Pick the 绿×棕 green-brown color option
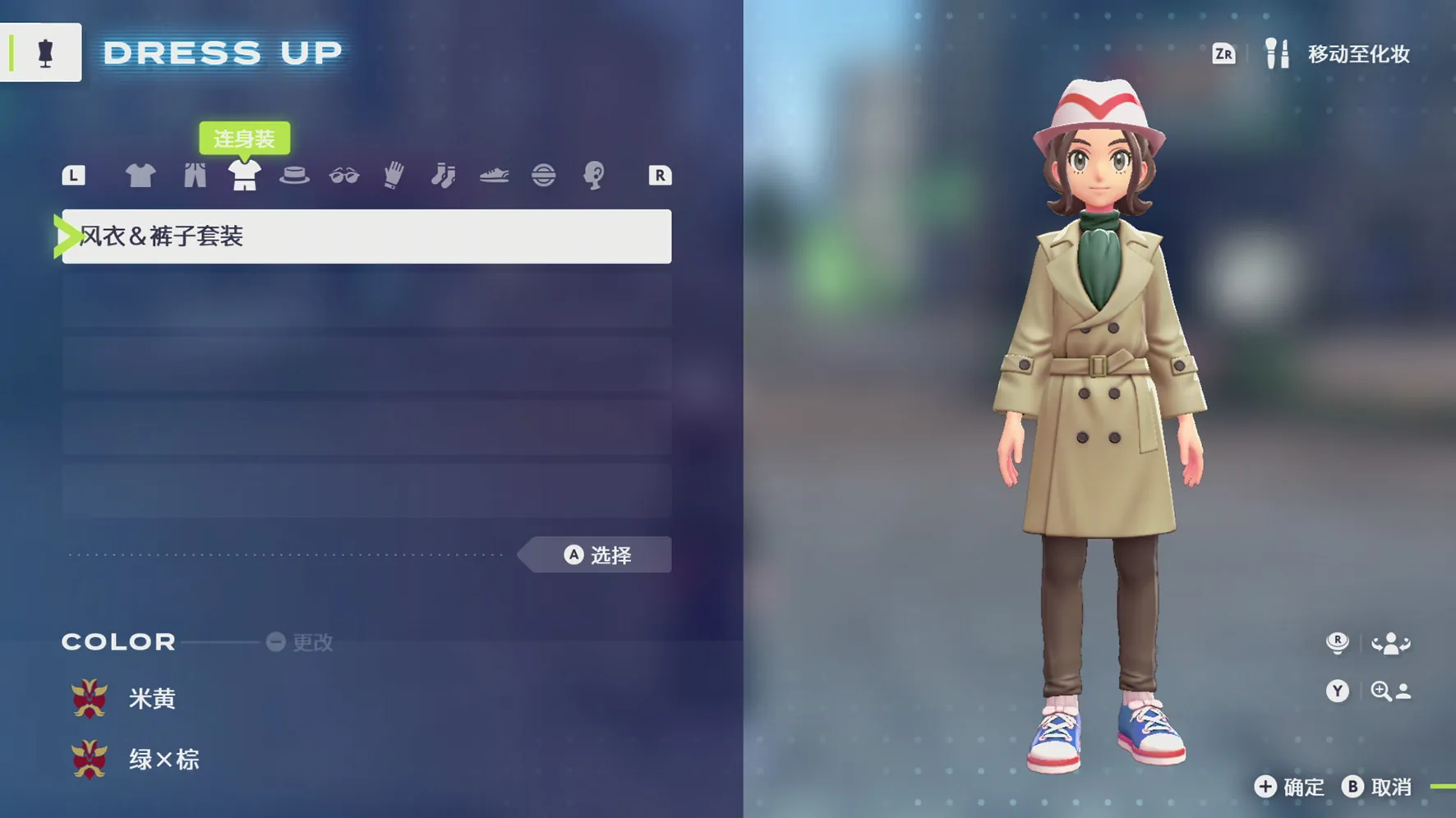This screenshot has width=1456, height=818. tap(164, 760)
